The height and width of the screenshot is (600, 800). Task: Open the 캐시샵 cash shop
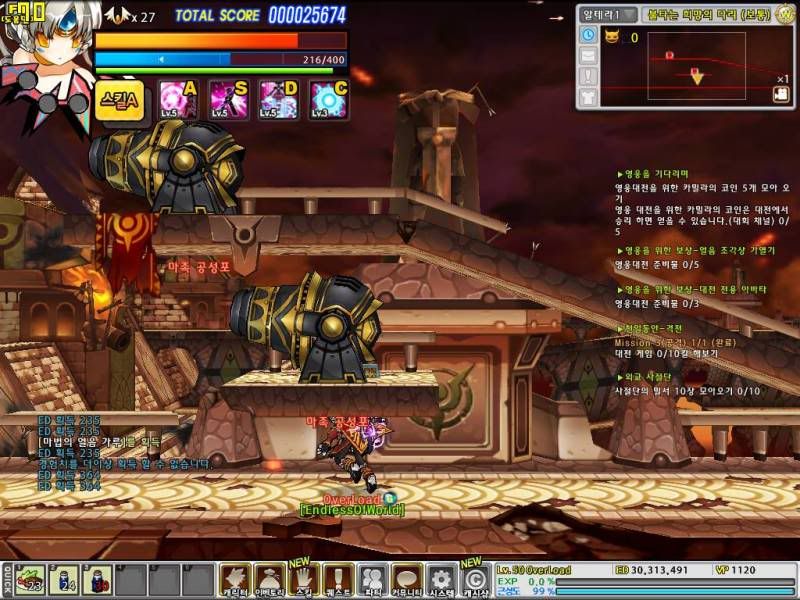[x=476, y=580]
